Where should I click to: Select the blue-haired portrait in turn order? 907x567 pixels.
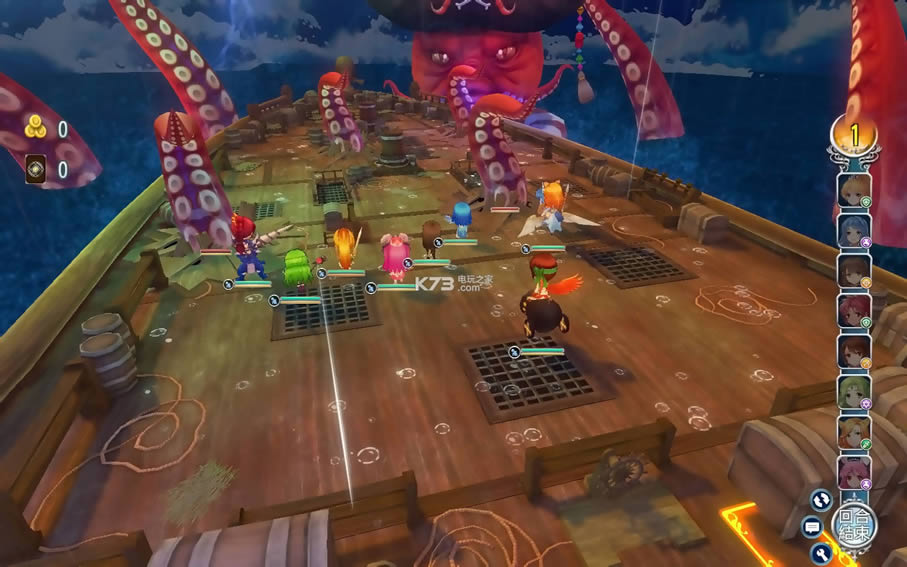click(853, 231)
